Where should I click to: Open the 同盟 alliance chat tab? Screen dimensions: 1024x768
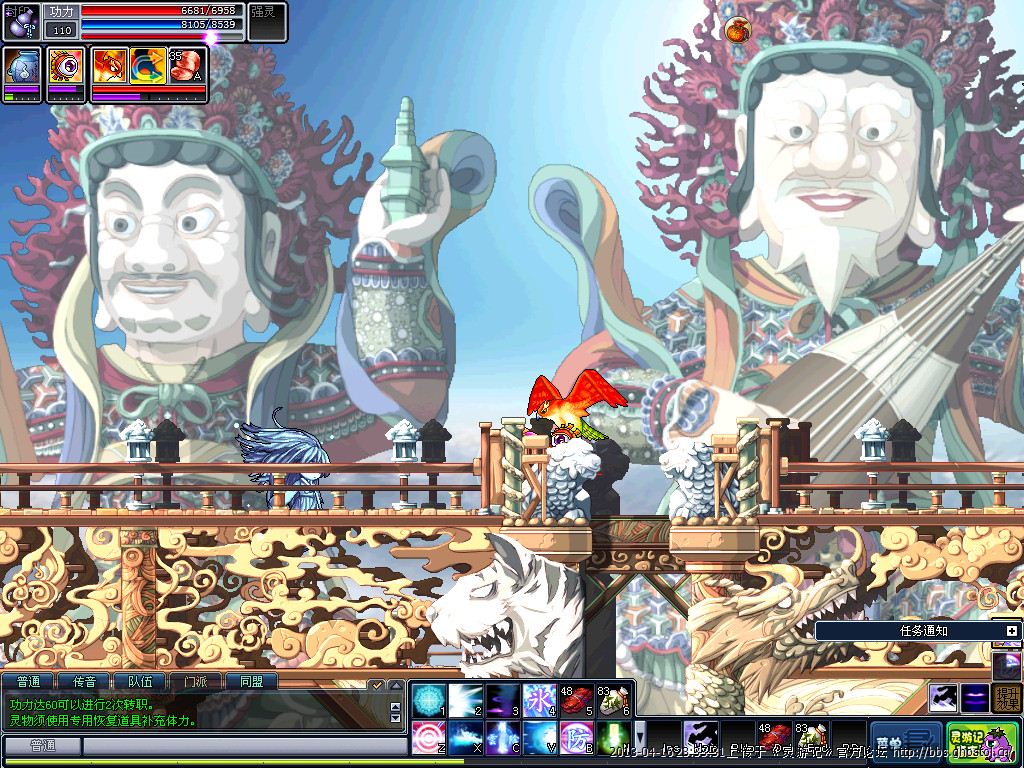pos(251,682)
